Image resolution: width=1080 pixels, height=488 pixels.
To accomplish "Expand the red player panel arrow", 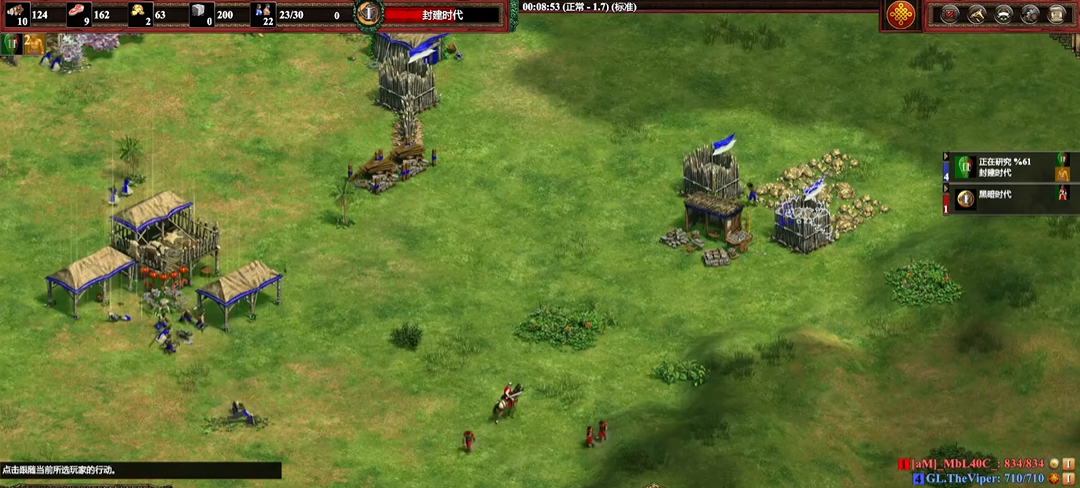I will 946,188.
